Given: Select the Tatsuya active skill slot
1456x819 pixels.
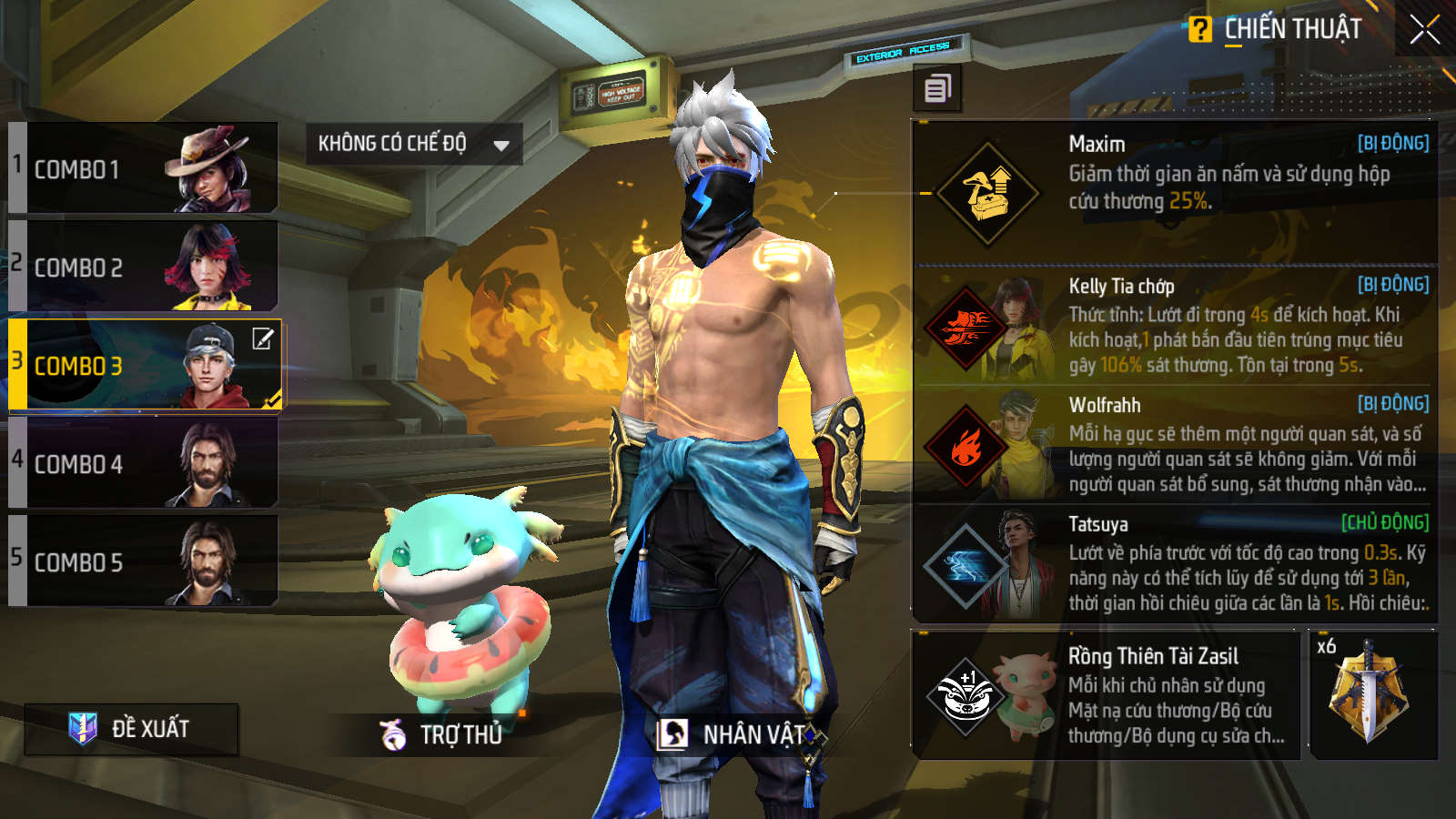Looking at the screenshot, I should 1174,564.
